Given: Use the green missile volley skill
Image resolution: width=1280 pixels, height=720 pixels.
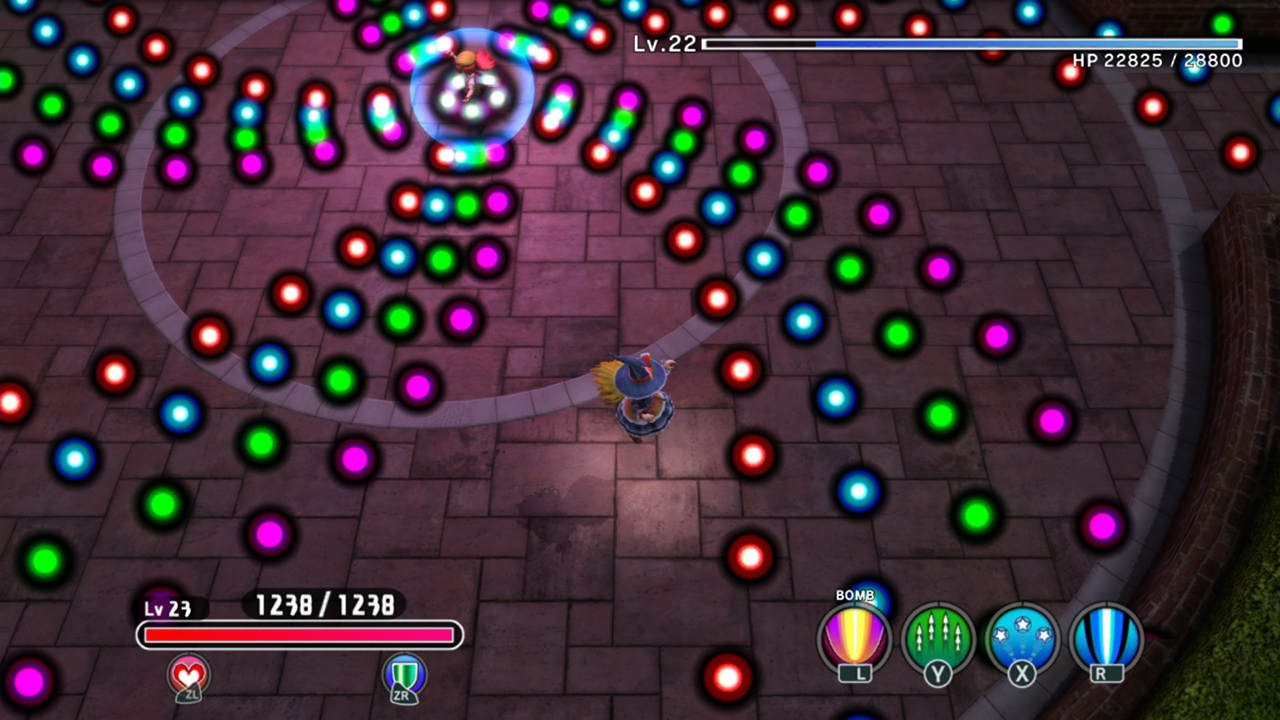Looking at the screenshot, I should (x=939, y=638).
